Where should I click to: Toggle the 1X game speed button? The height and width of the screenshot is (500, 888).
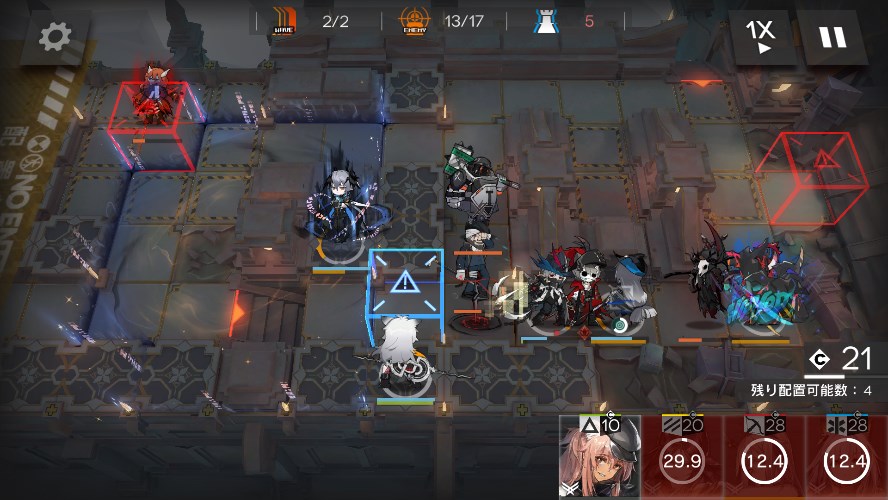click(x=761, y=37)
